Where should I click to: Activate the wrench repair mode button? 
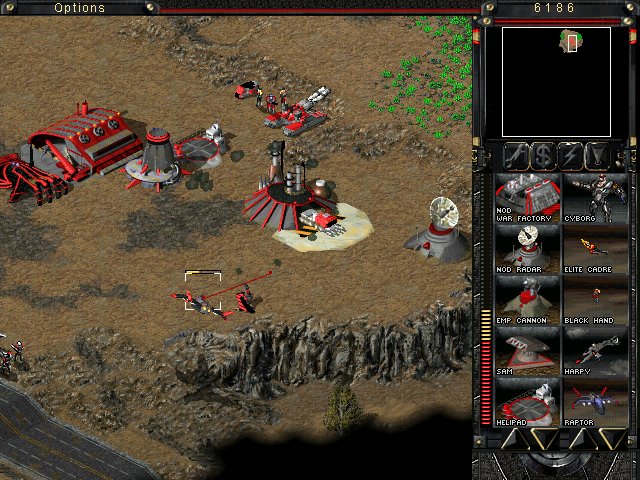[x=516, y=155]
